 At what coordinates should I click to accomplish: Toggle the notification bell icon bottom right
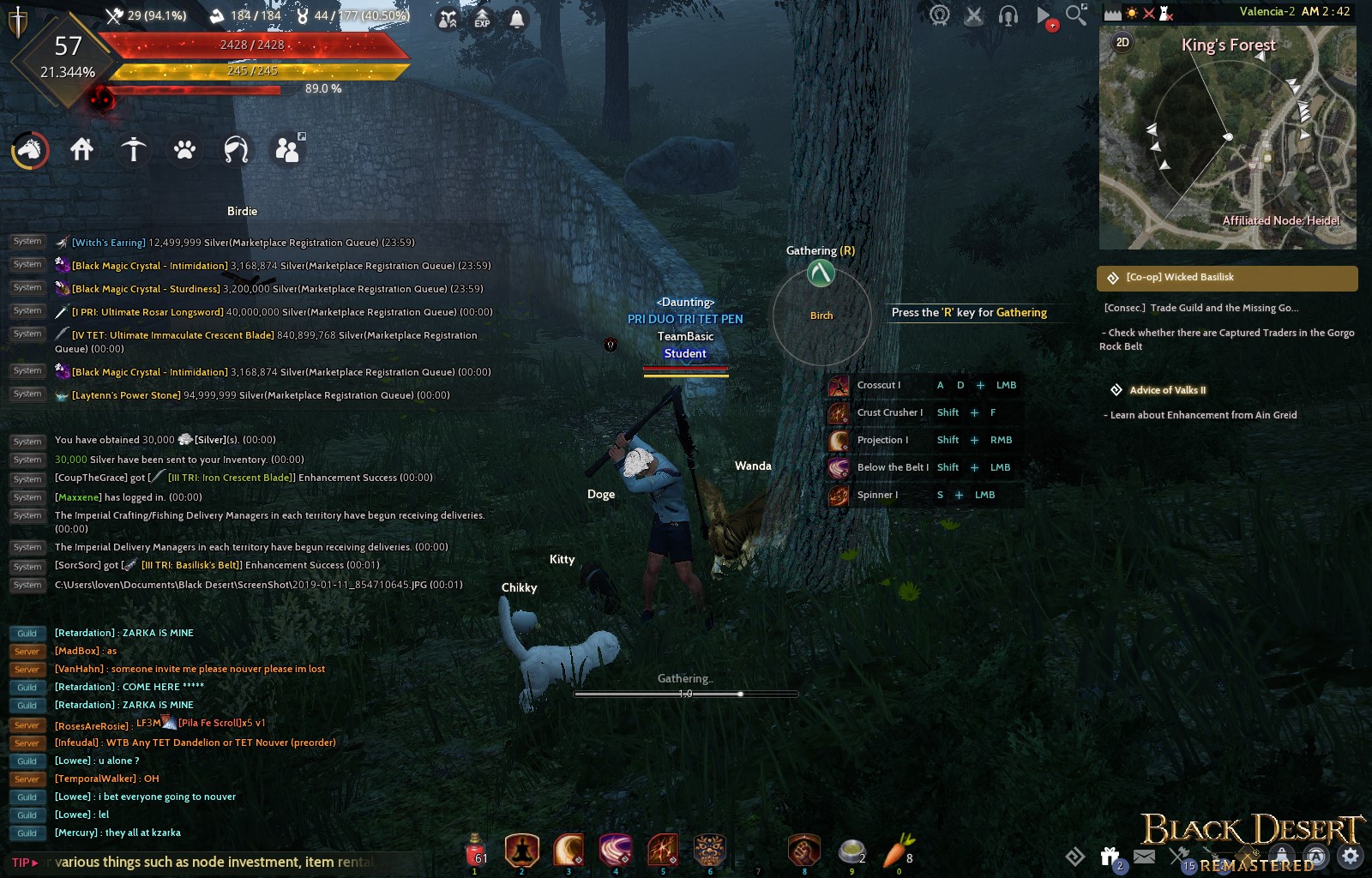point(1280,855)
